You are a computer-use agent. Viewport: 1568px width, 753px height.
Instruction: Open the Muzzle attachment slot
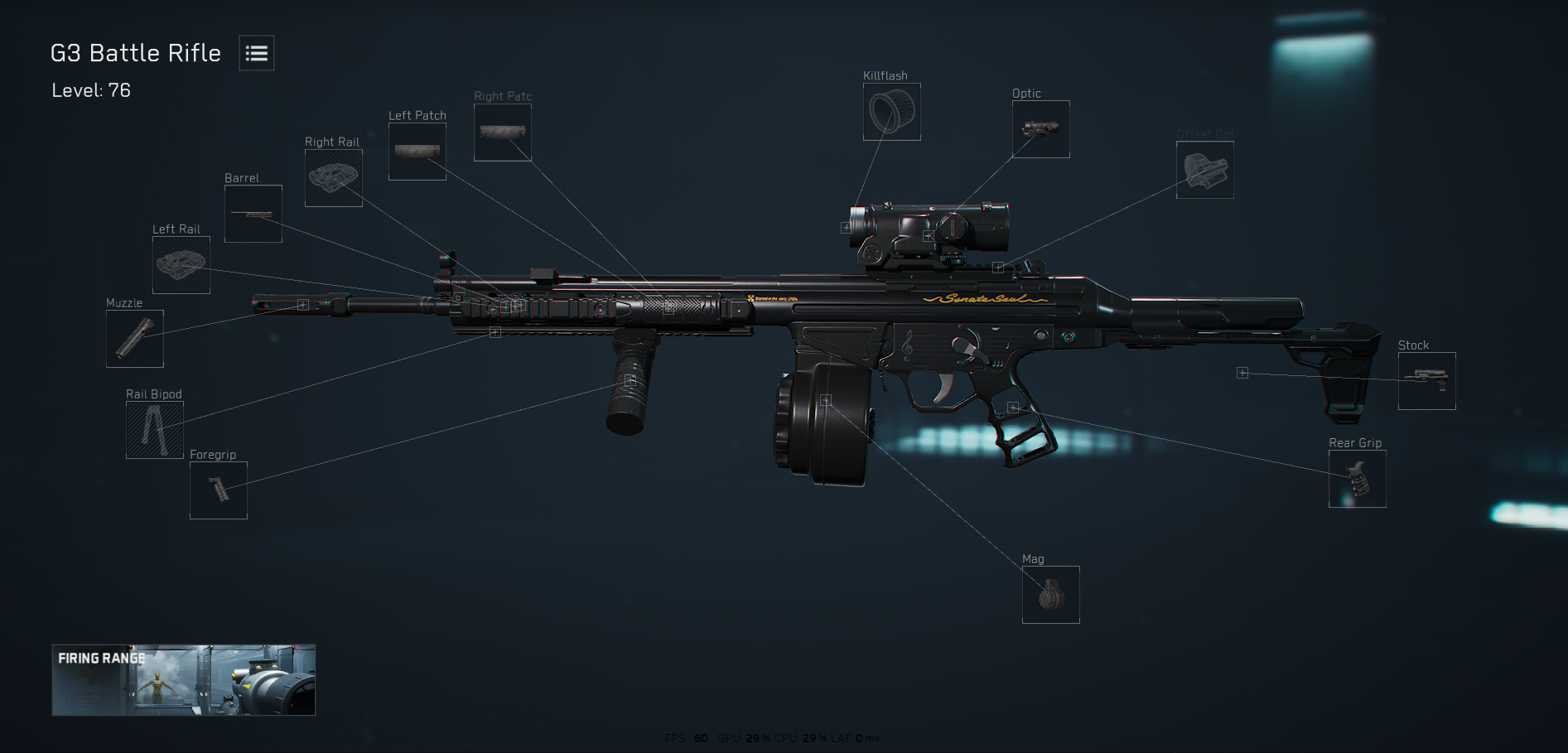click(x=135, y=339)
